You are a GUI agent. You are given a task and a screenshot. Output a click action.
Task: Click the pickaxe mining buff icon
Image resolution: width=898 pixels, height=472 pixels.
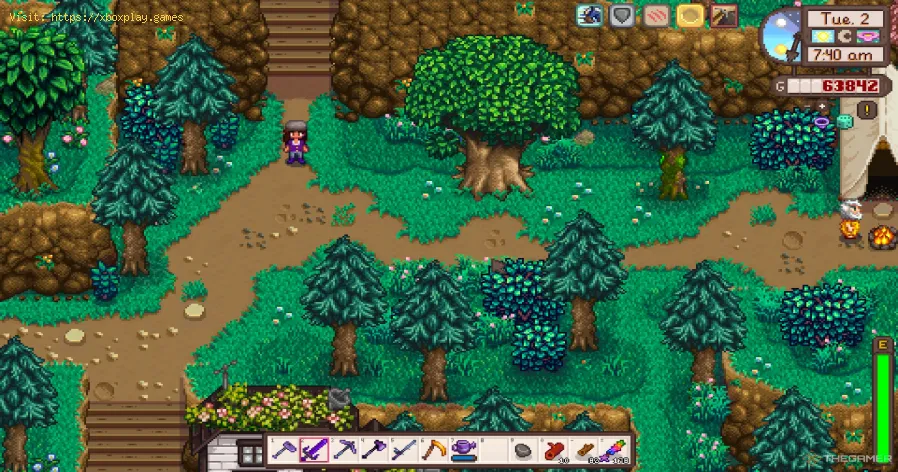(x=723, y=15)
